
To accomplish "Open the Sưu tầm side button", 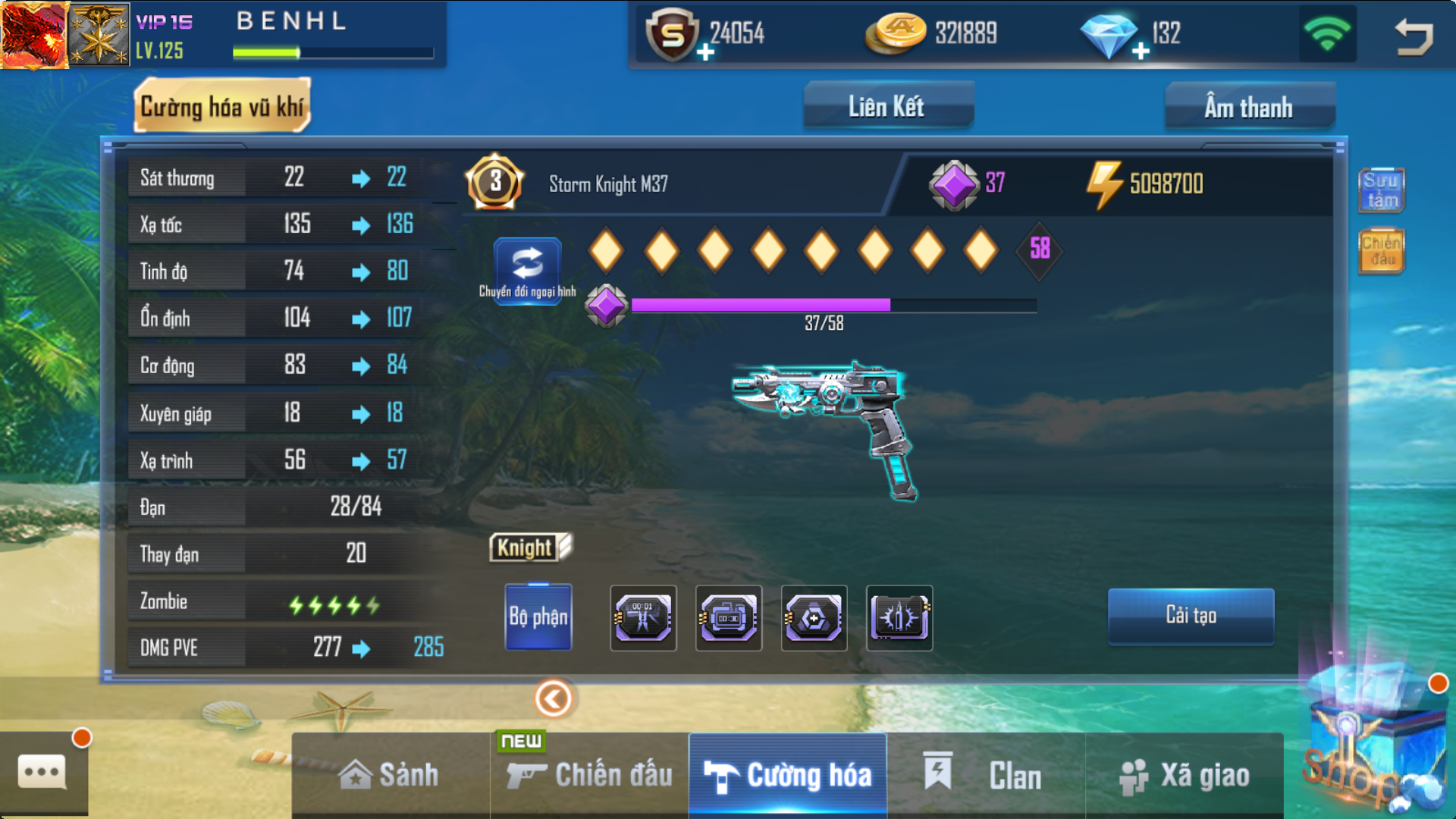I will 1381,190.
